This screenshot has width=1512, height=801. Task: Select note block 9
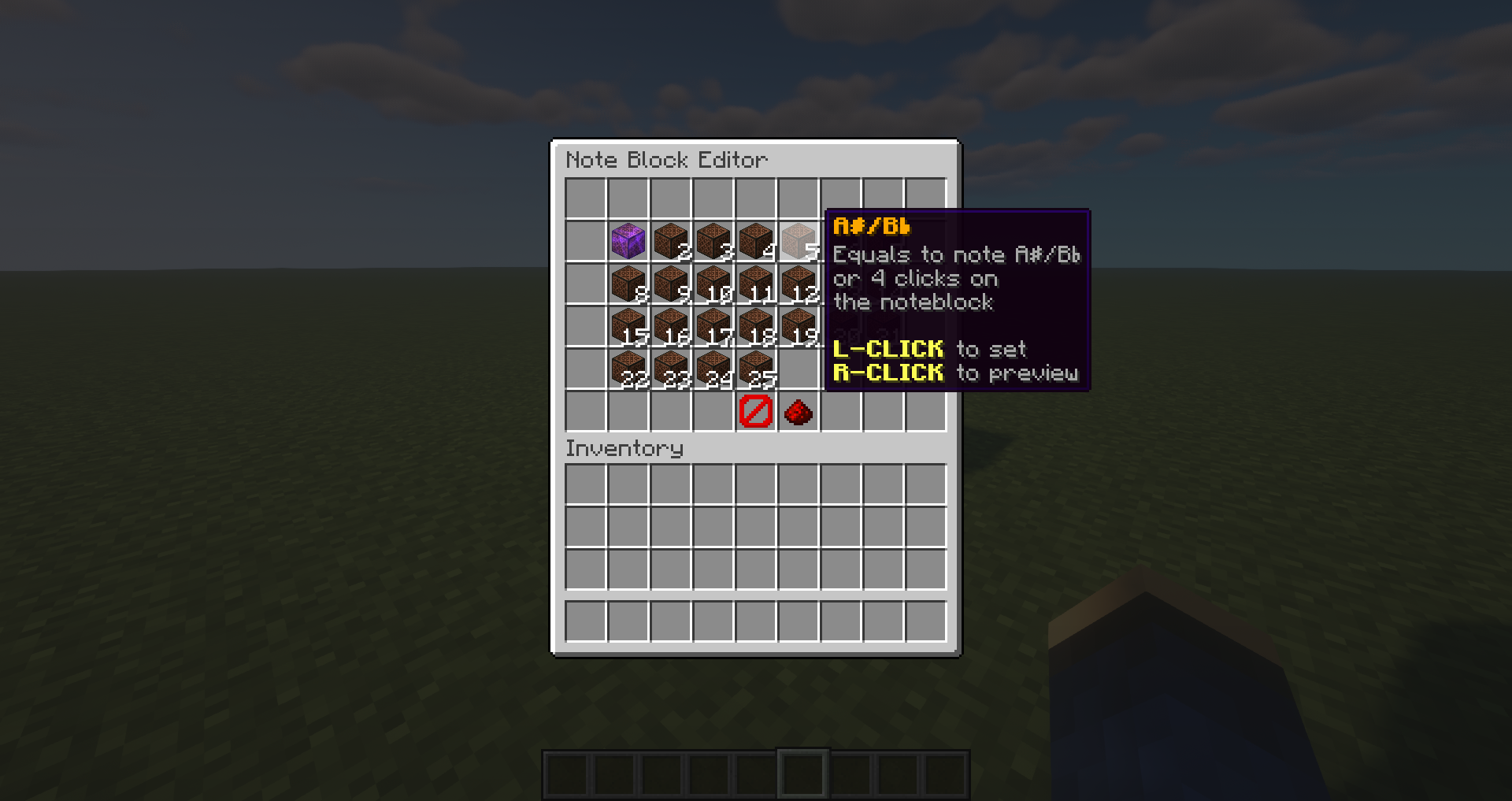[670, 284]
